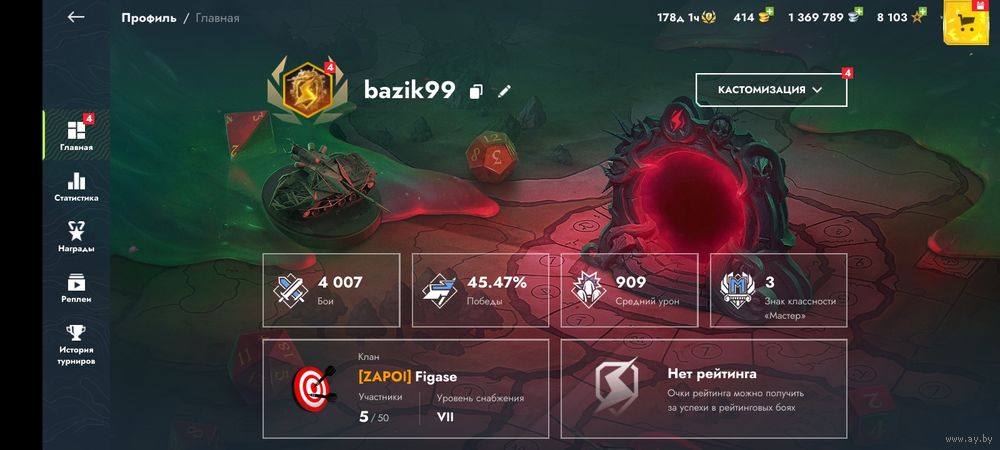Select the Нет рейтинга rating panel

[x=703, y=388]
